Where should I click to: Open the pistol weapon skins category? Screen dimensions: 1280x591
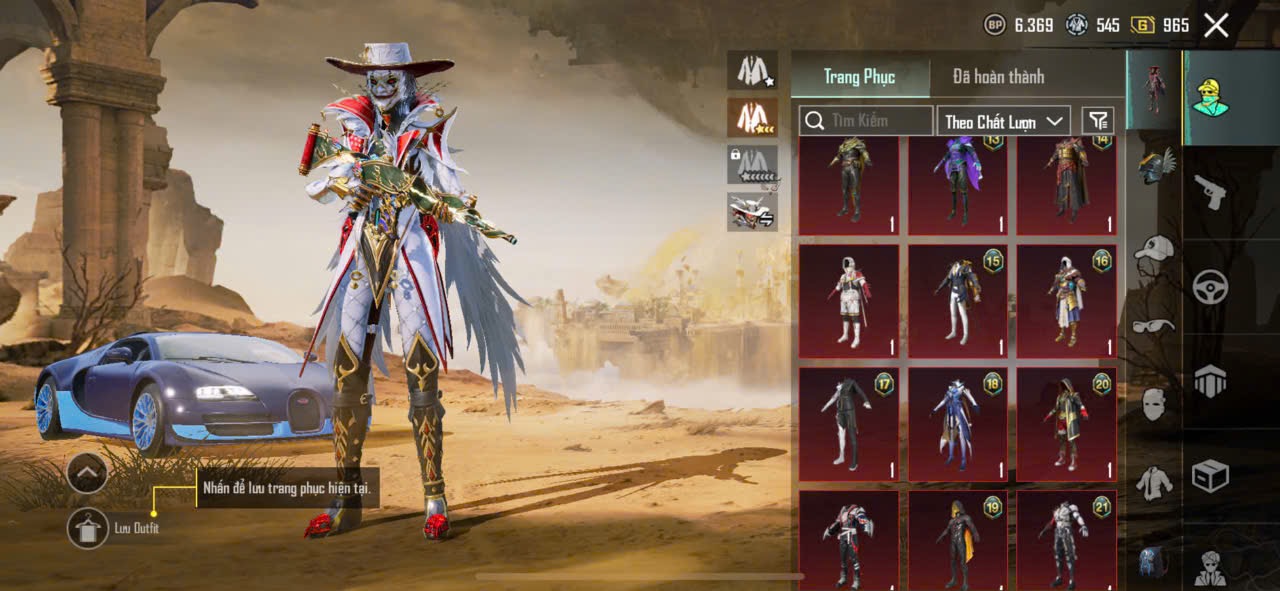click(1210, 192)
